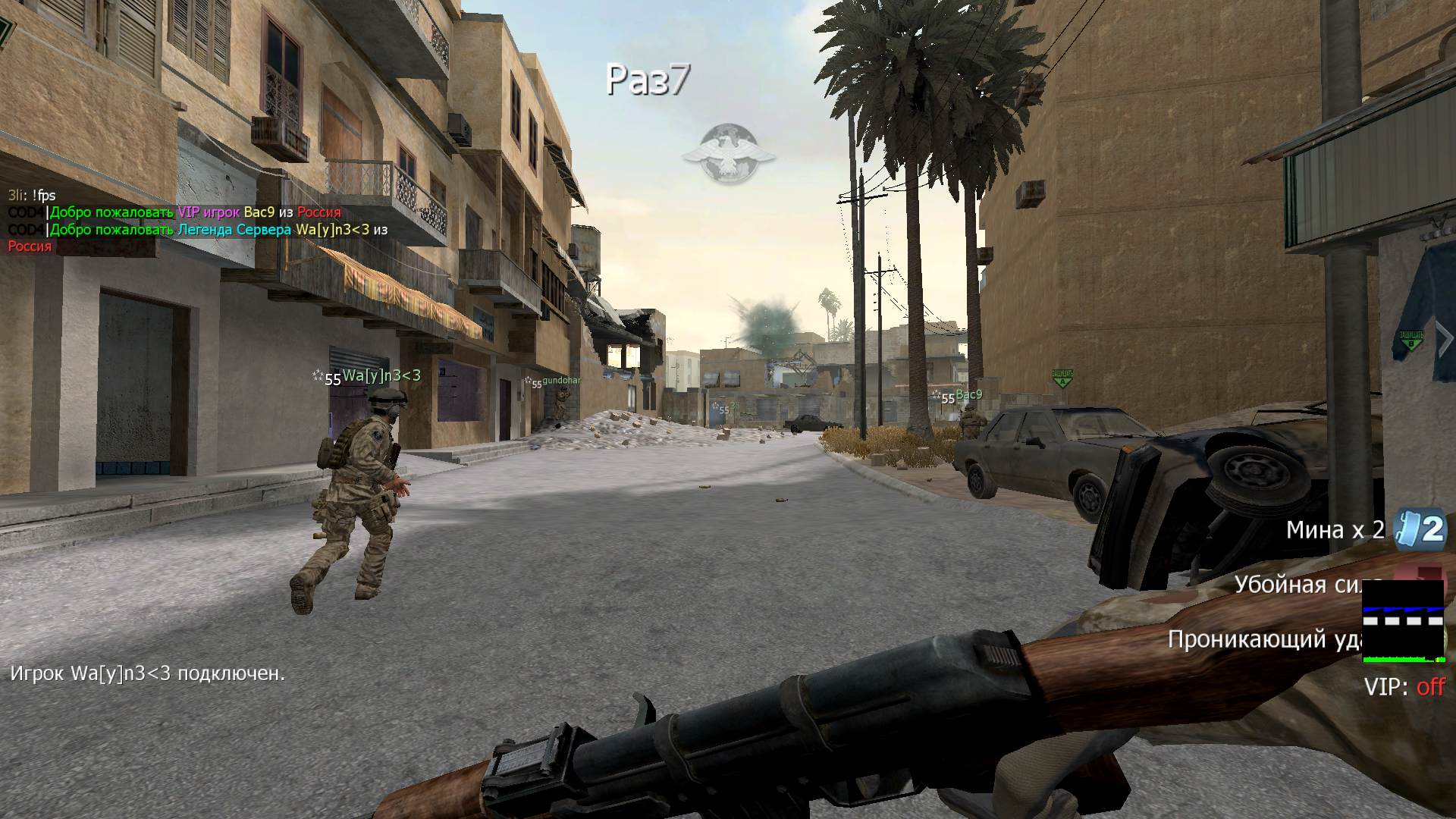Click the gundohar player name tag
The image size is (1456, 819).
[x=560, y=381]
